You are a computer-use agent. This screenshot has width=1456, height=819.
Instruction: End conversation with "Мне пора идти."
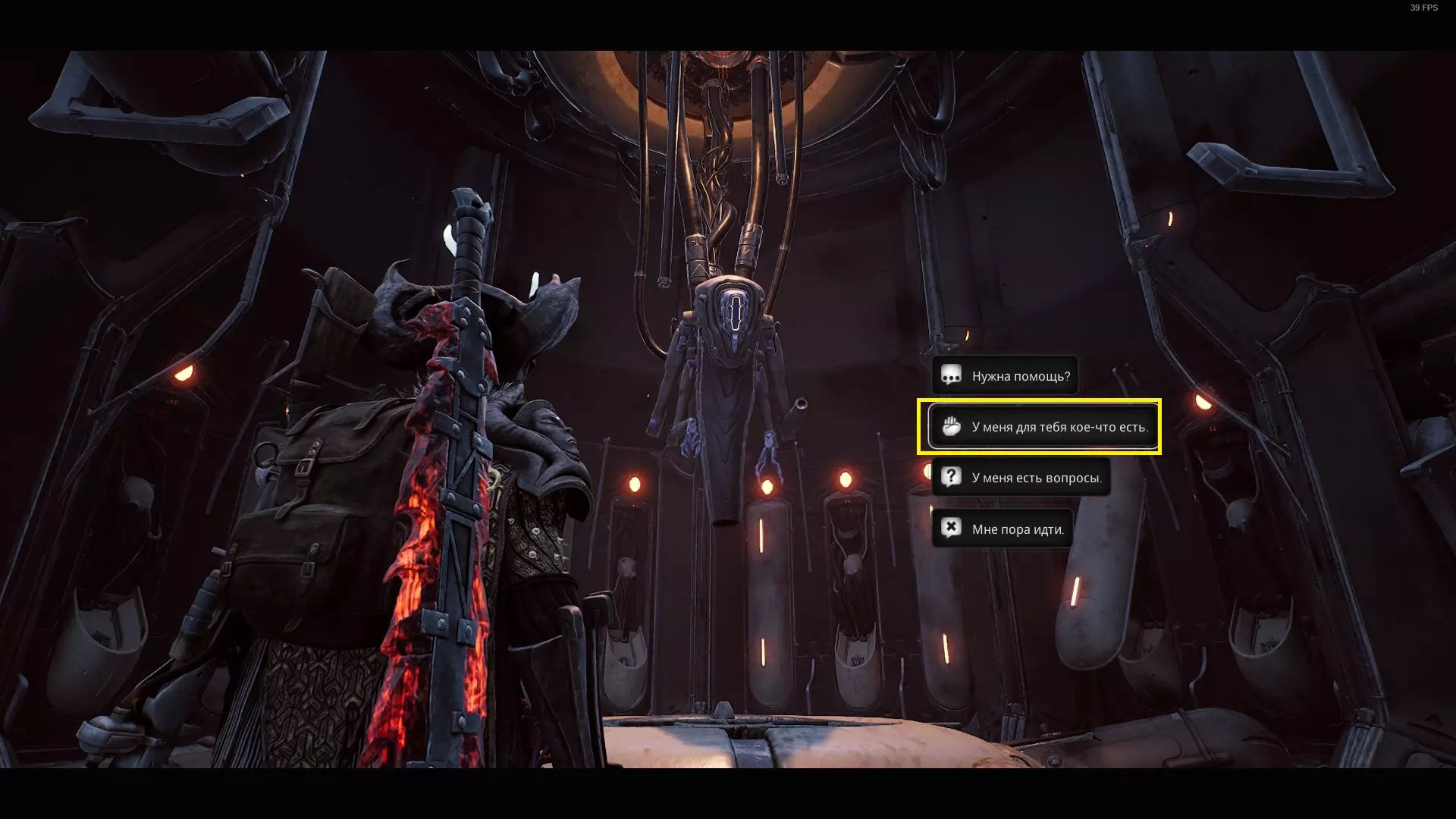coord(1002,529)
